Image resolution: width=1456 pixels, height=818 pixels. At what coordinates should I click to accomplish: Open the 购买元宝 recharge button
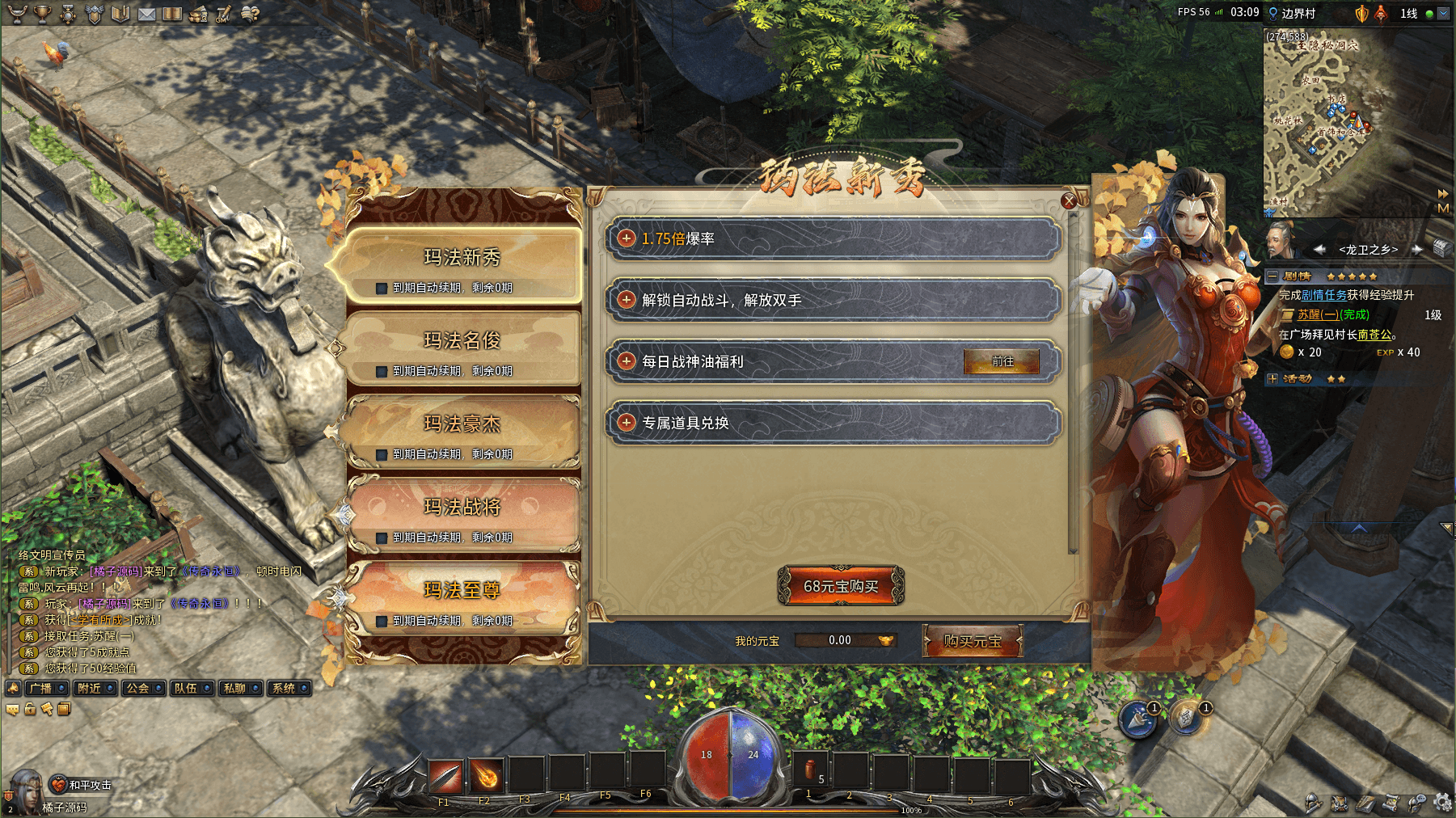(x=973, y=641)
